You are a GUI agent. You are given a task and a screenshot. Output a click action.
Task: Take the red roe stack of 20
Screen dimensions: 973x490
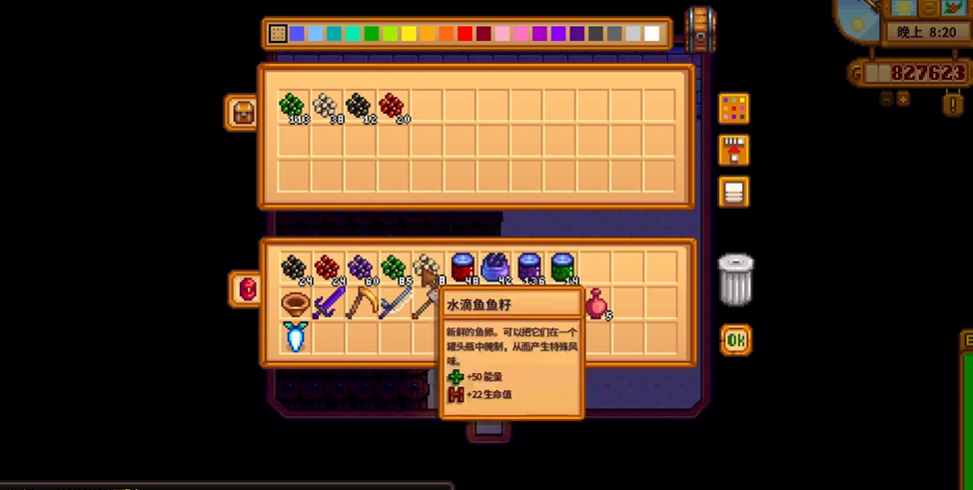pyautogui.click(x=392, y=106)
